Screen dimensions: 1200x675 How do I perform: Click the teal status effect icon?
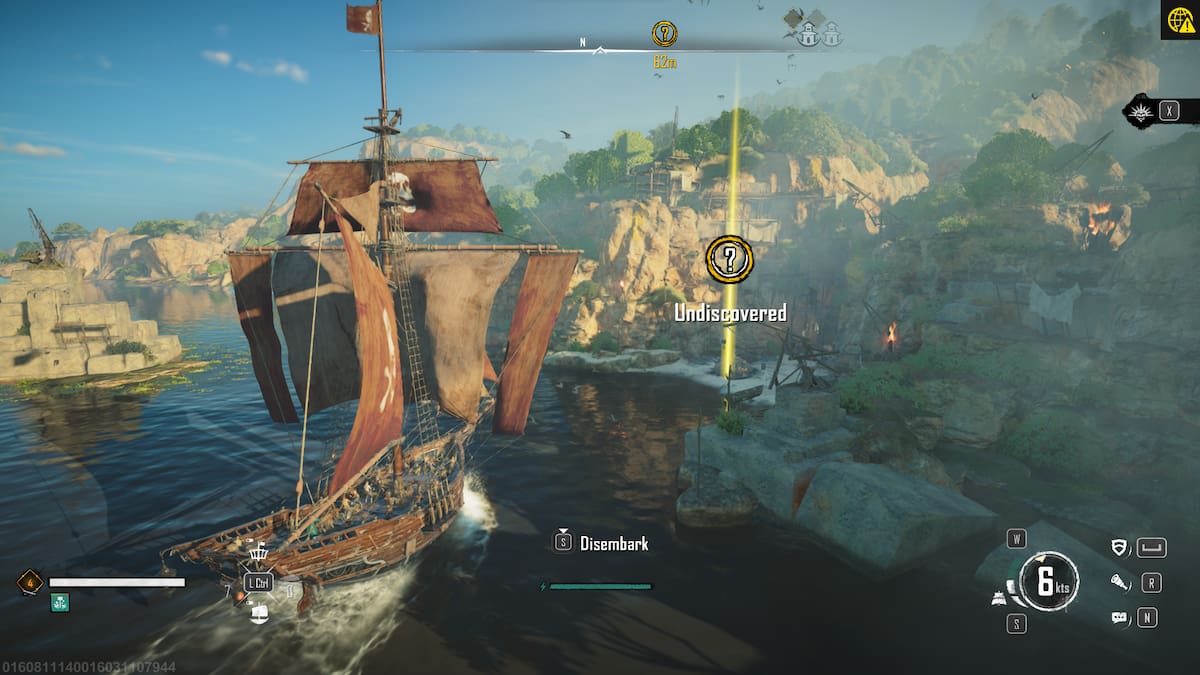[x=60, y=602]
